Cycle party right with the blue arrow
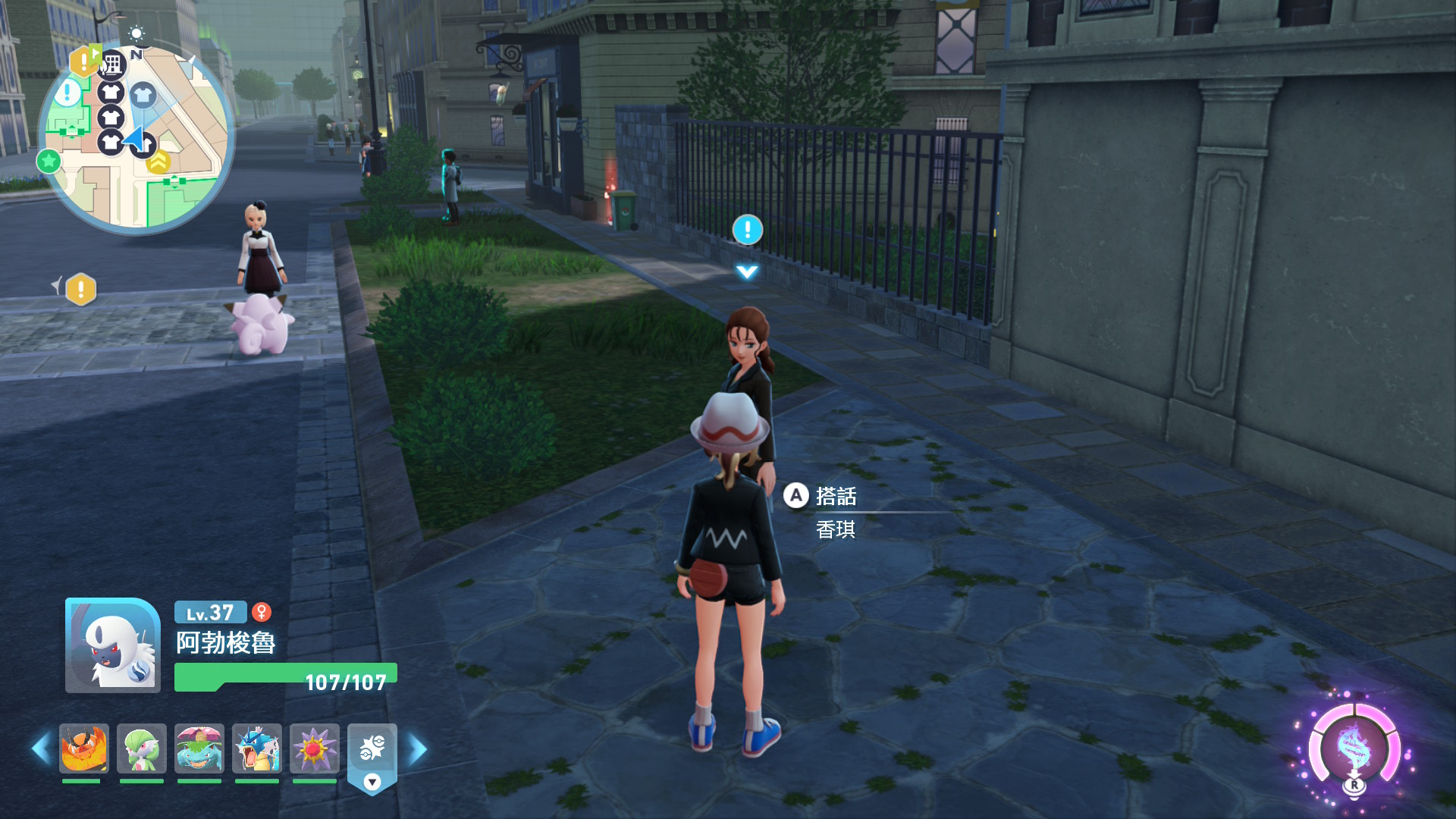The width and height of the screenshot is (1456, 819). (418, 749)
